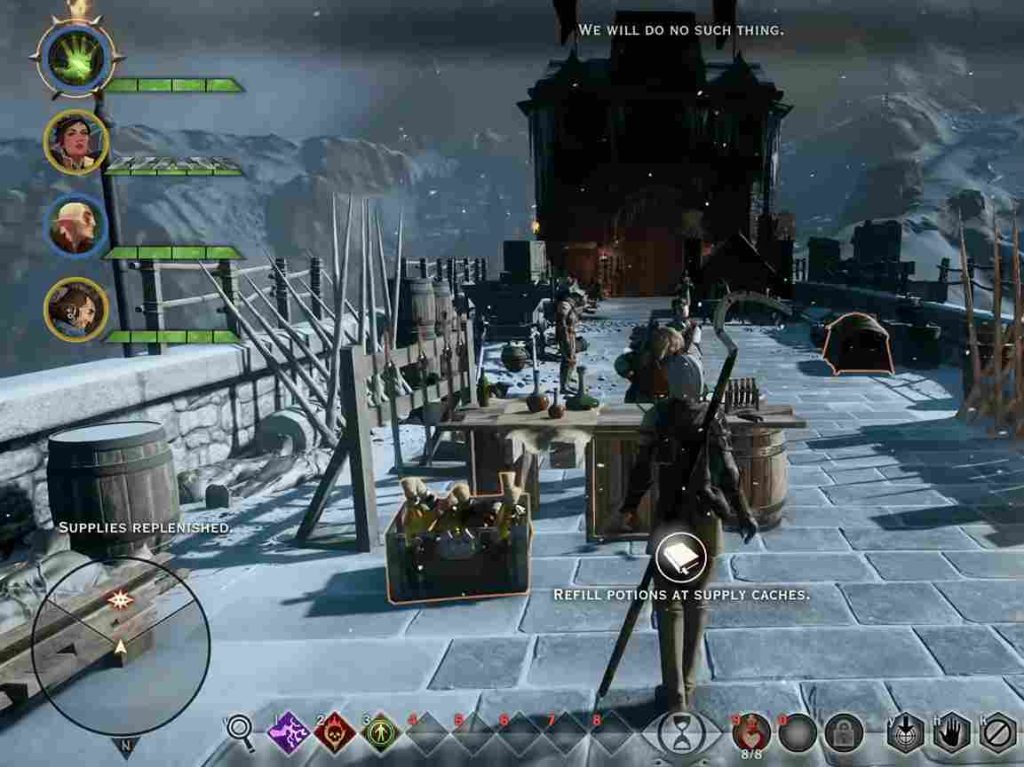This screenshot has width=1024, height=767.
Task: Use the red flaming skull ability
Action: point(334,733)
